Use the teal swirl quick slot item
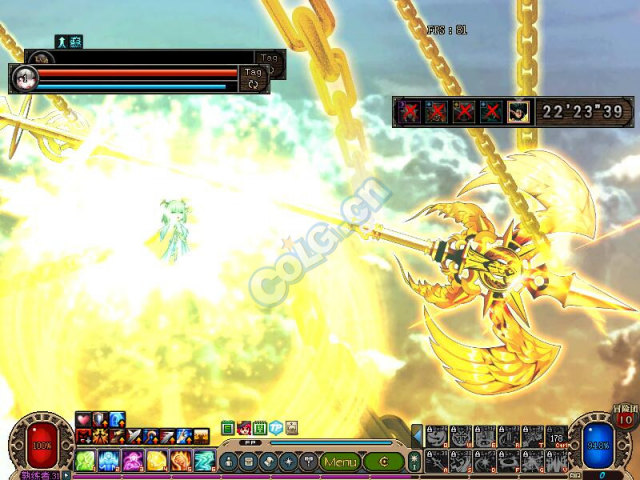Screen dimensions: 640x480 203,461
